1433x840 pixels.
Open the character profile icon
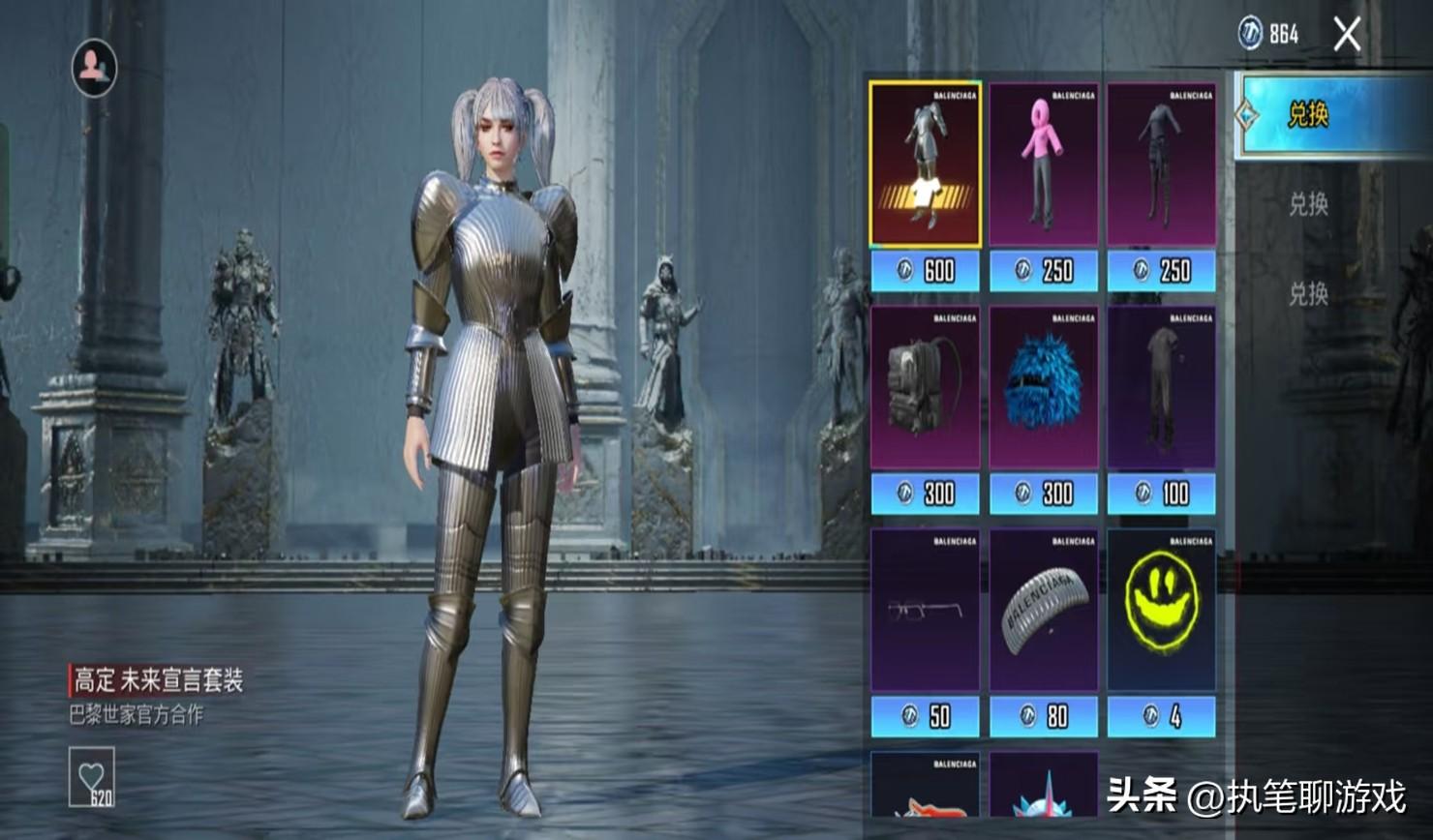coord(94,67)
